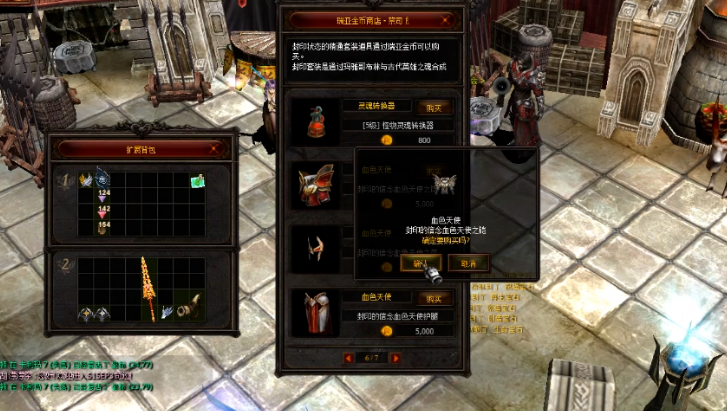
Task: Buy the soul converter item
Action: pyautogui.click(x=432, y=106)
